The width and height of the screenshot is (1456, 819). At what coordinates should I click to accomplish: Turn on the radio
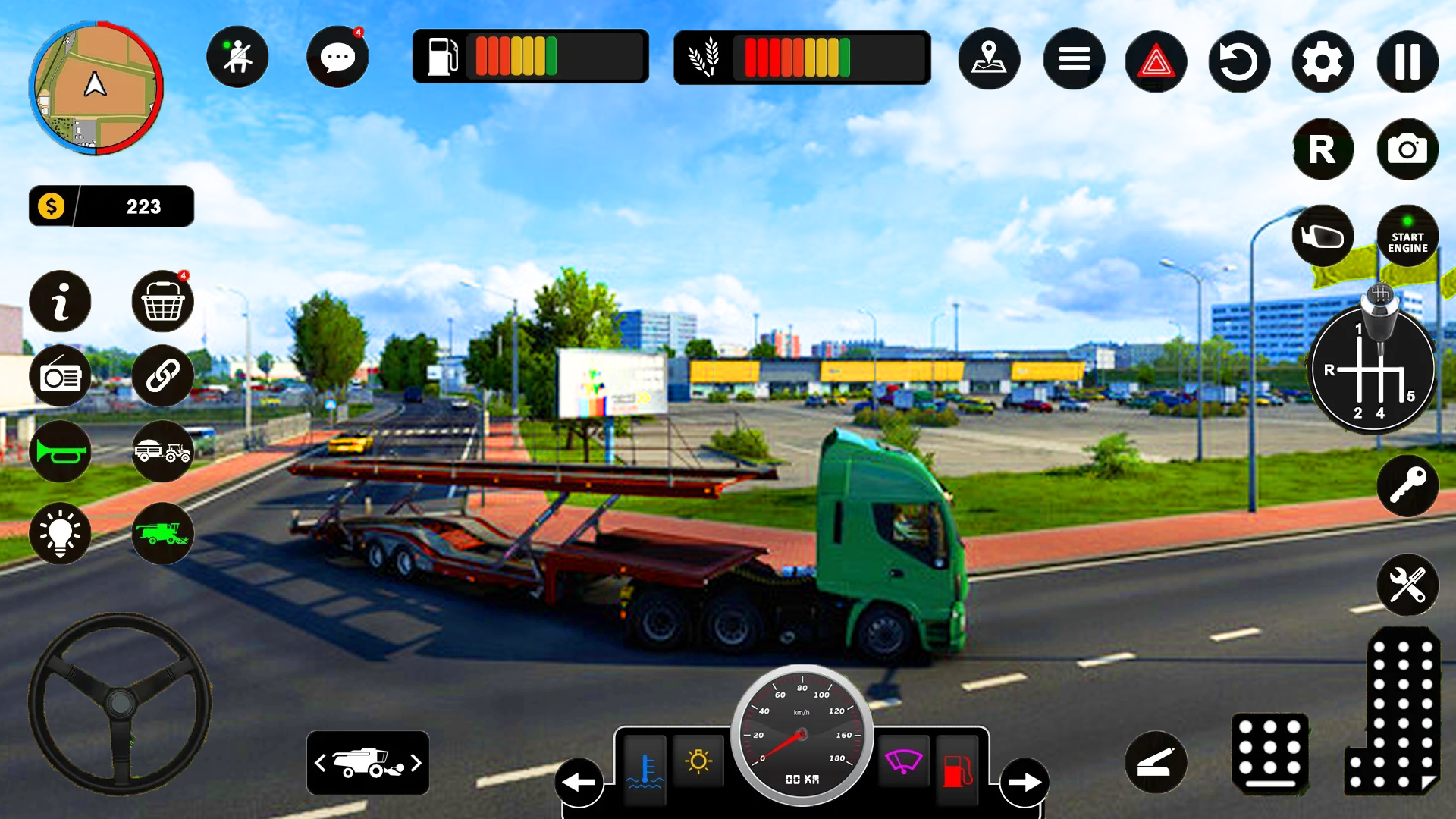pos(60,376)
